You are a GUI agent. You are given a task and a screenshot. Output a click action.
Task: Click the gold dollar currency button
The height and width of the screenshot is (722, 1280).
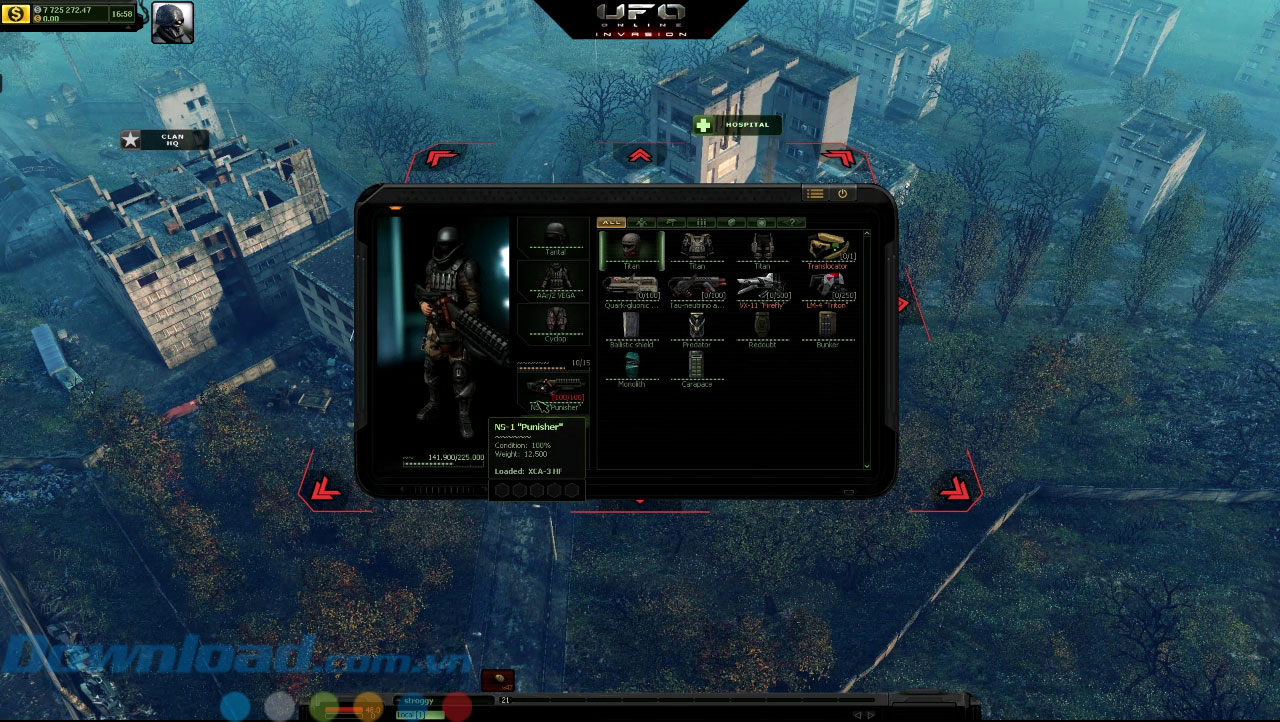click(18, 15)
